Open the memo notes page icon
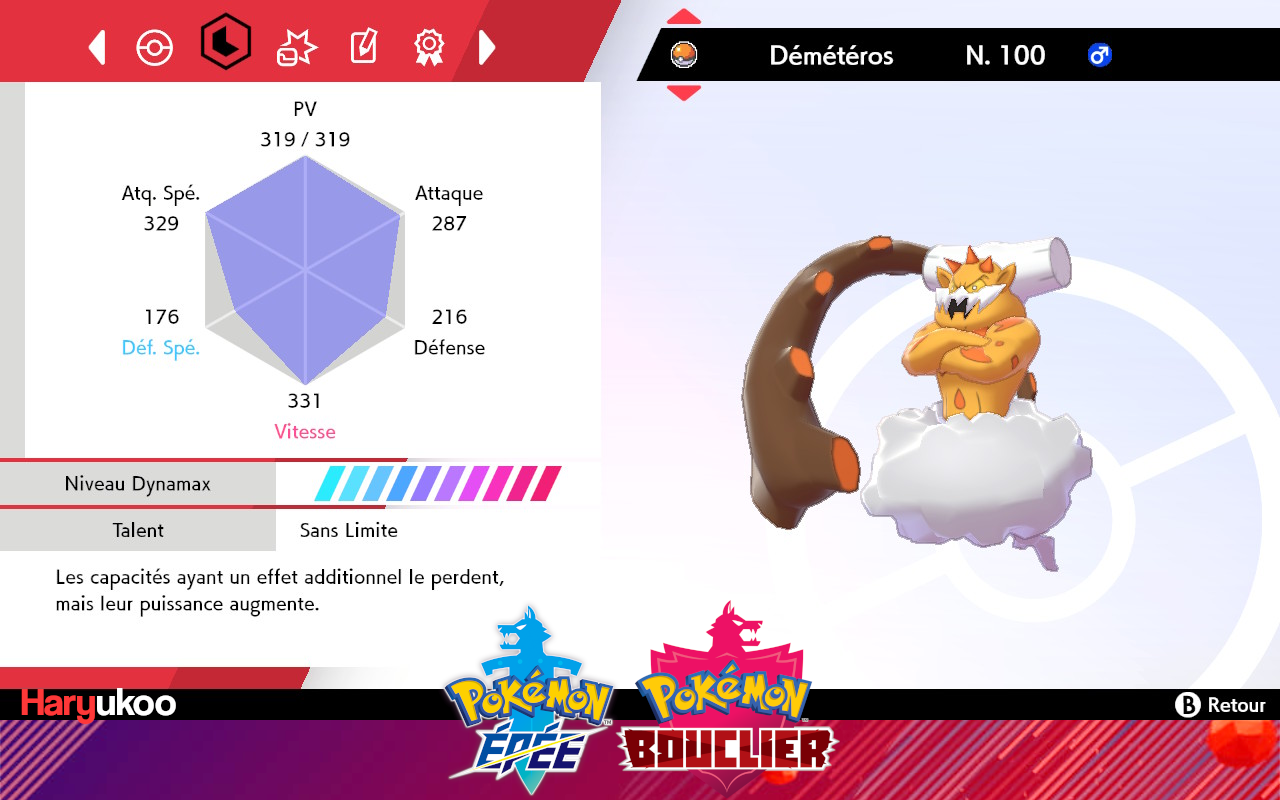Image resolution: width=1280 pixels, height=800 pixels. coord(362,46)
